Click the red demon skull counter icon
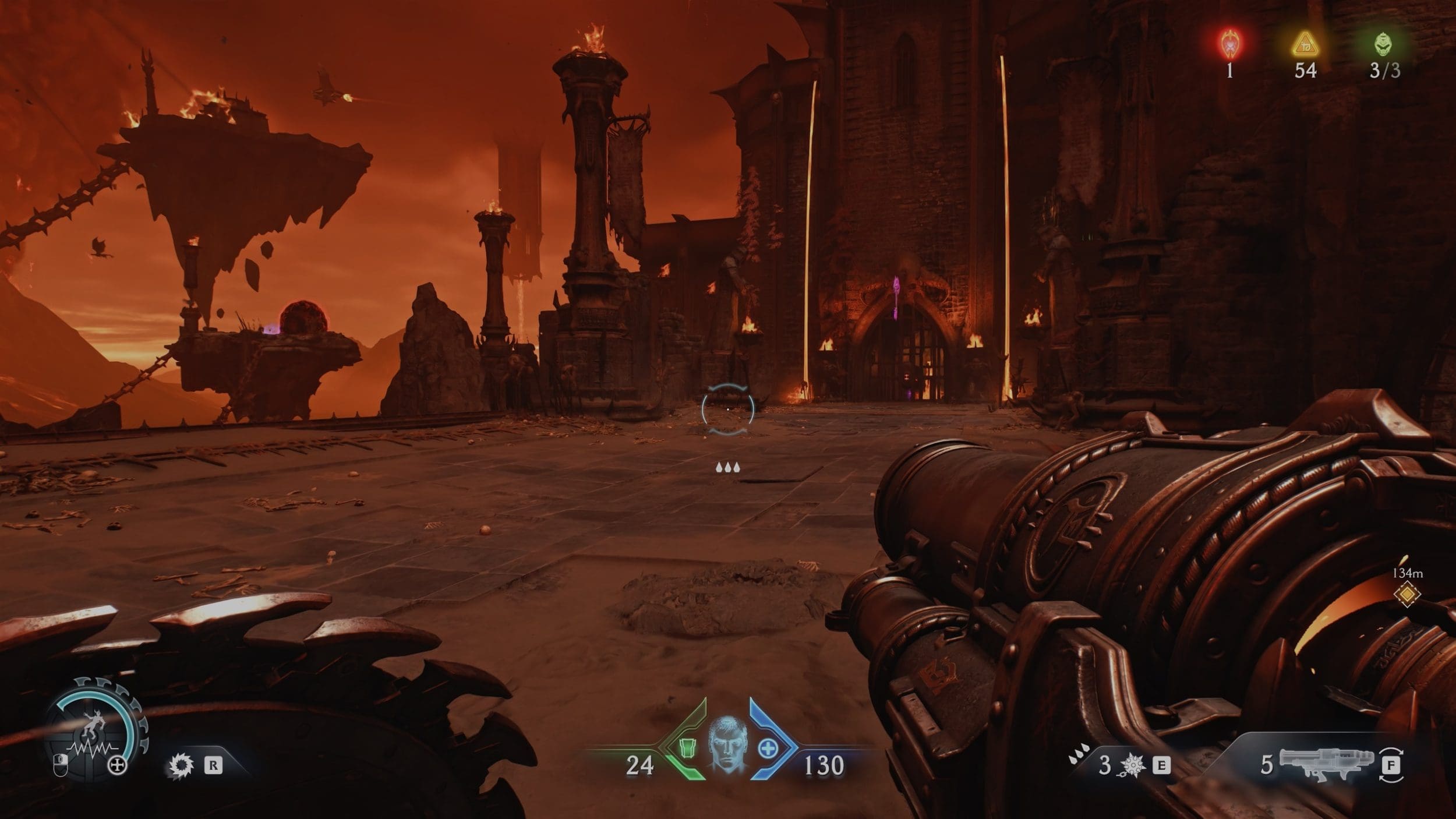The width and height of the screenshot is (1456, 819). [1229, 44]
